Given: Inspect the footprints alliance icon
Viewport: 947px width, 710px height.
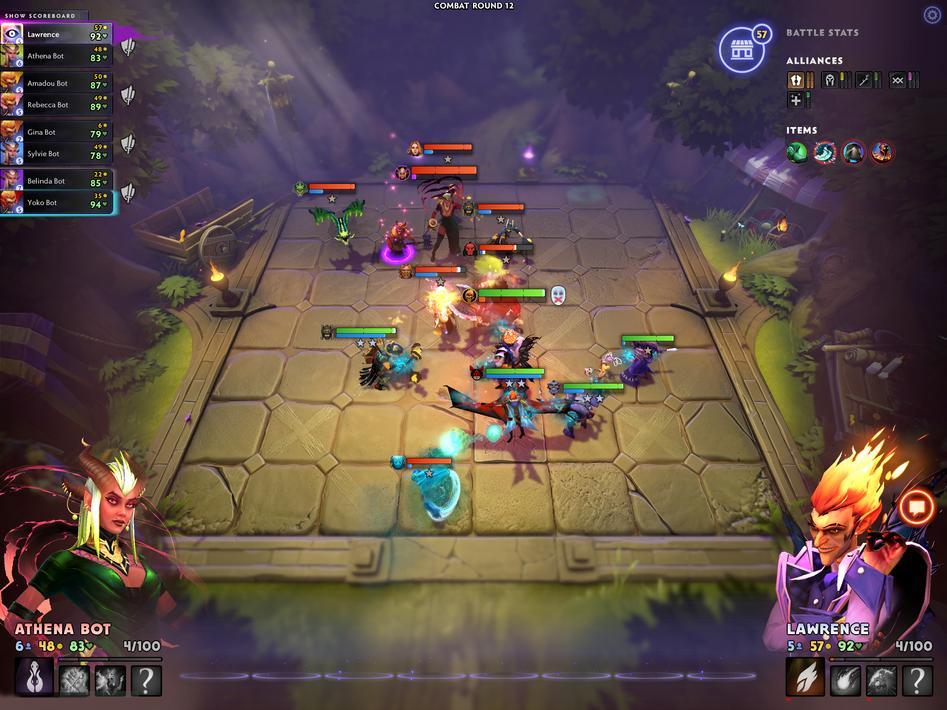Looking at the screenshot, I should [x=796, y=80].
